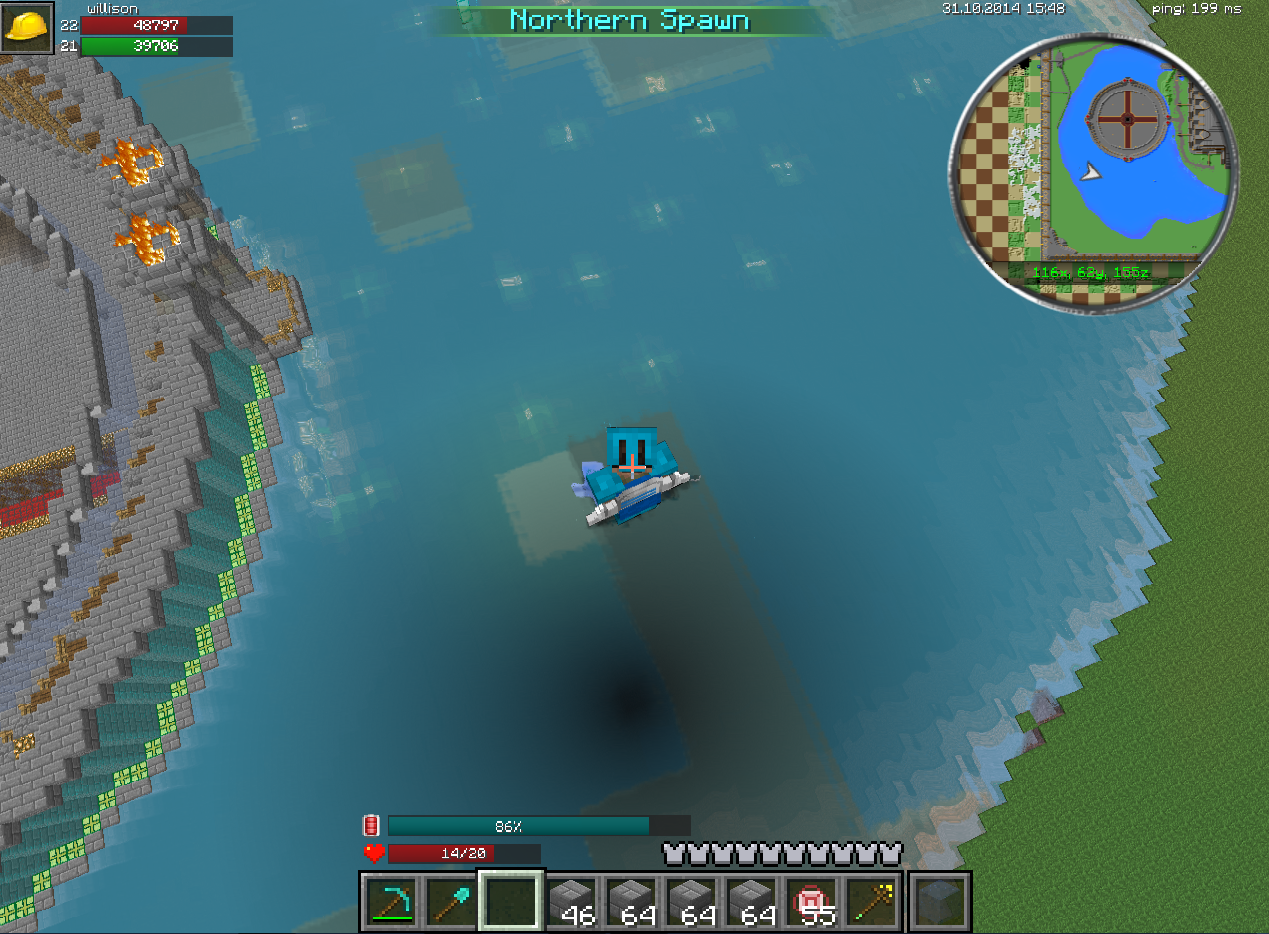Screen dimensions: 1269x934
Task: Select the red round item stack of 55
Action: (810, 901)
